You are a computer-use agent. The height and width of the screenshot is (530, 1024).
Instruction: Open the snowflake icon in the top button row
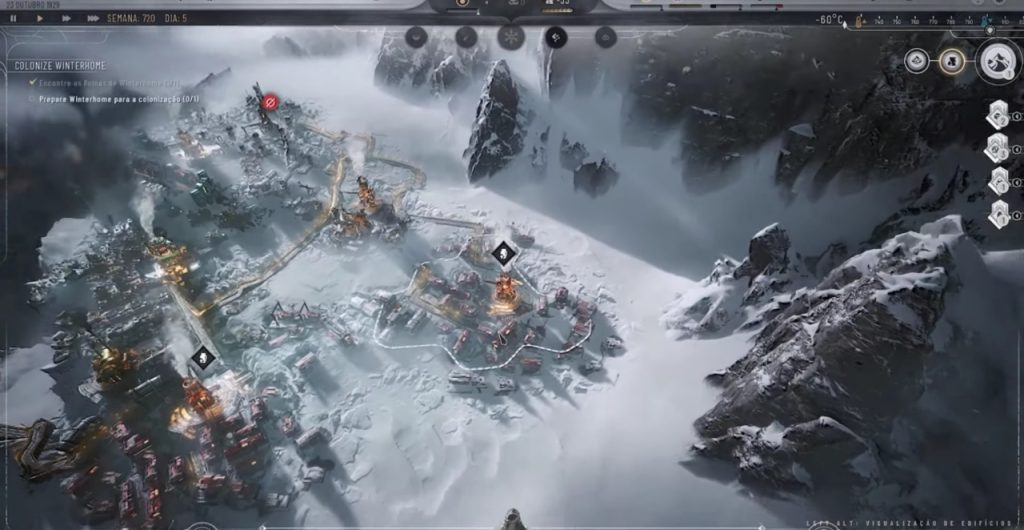click(510, 38)
